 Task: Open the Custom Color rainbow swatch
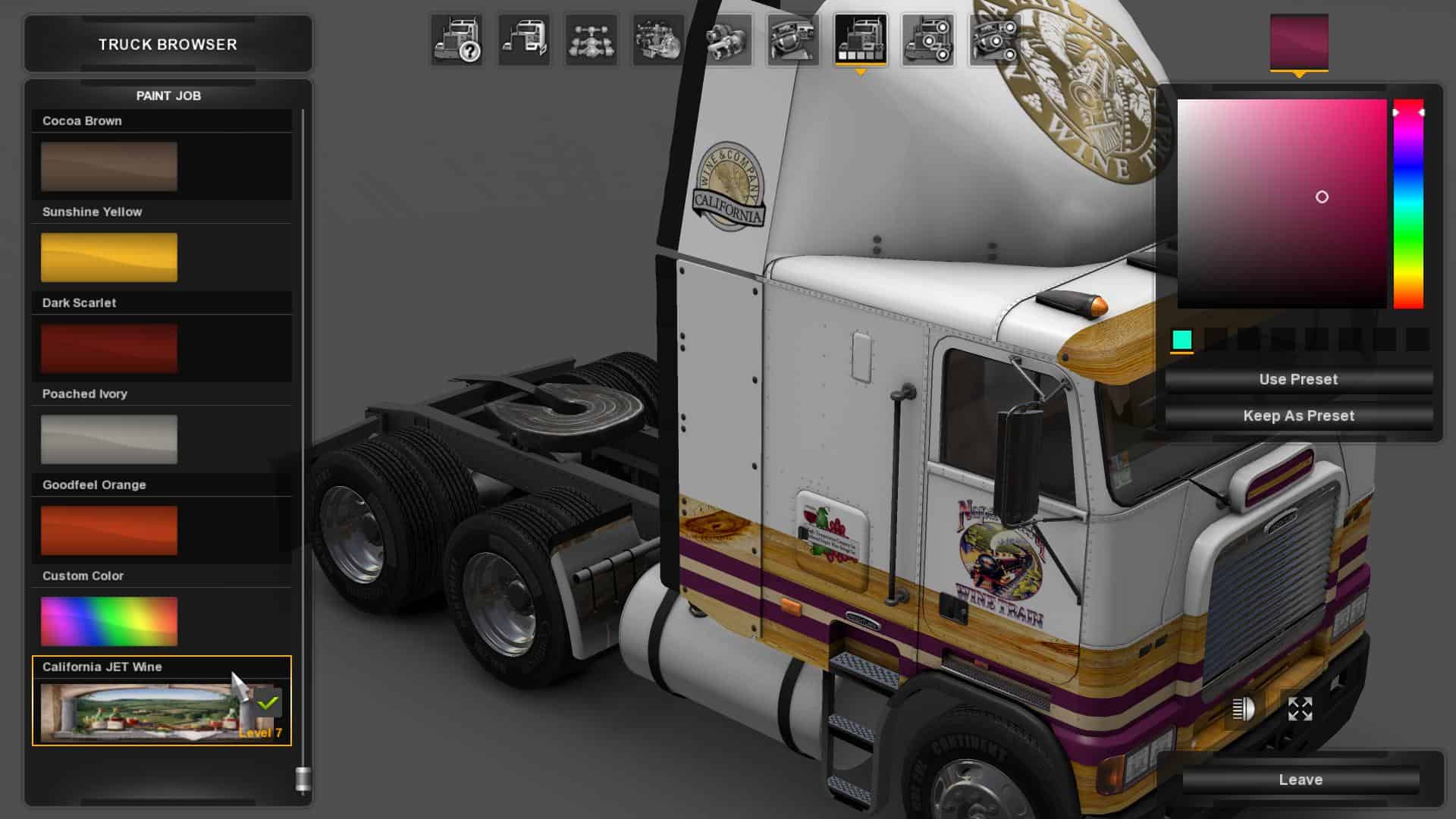click(109, 621)
